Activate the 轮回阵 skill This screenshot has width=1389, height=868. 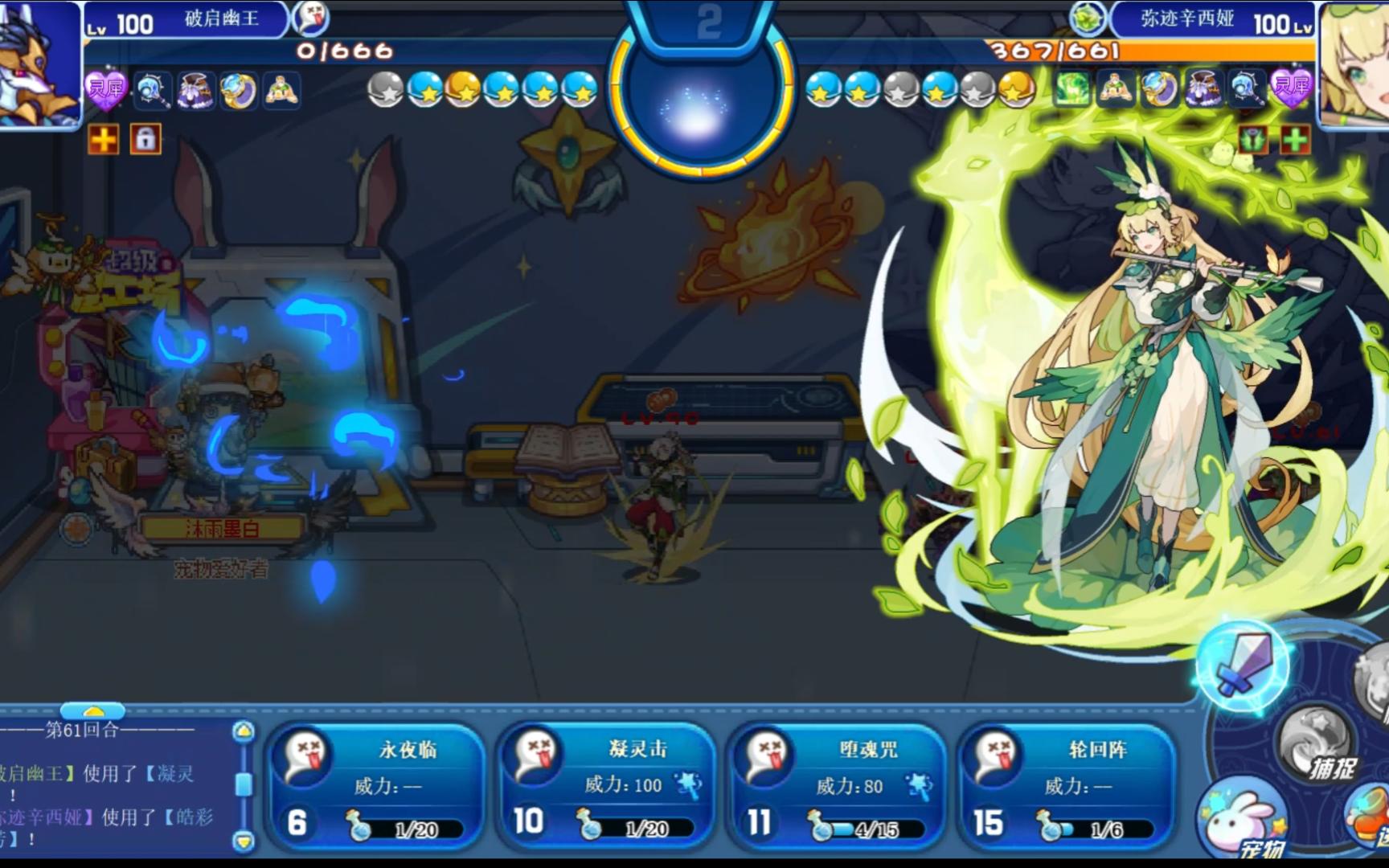[1068, 786]
